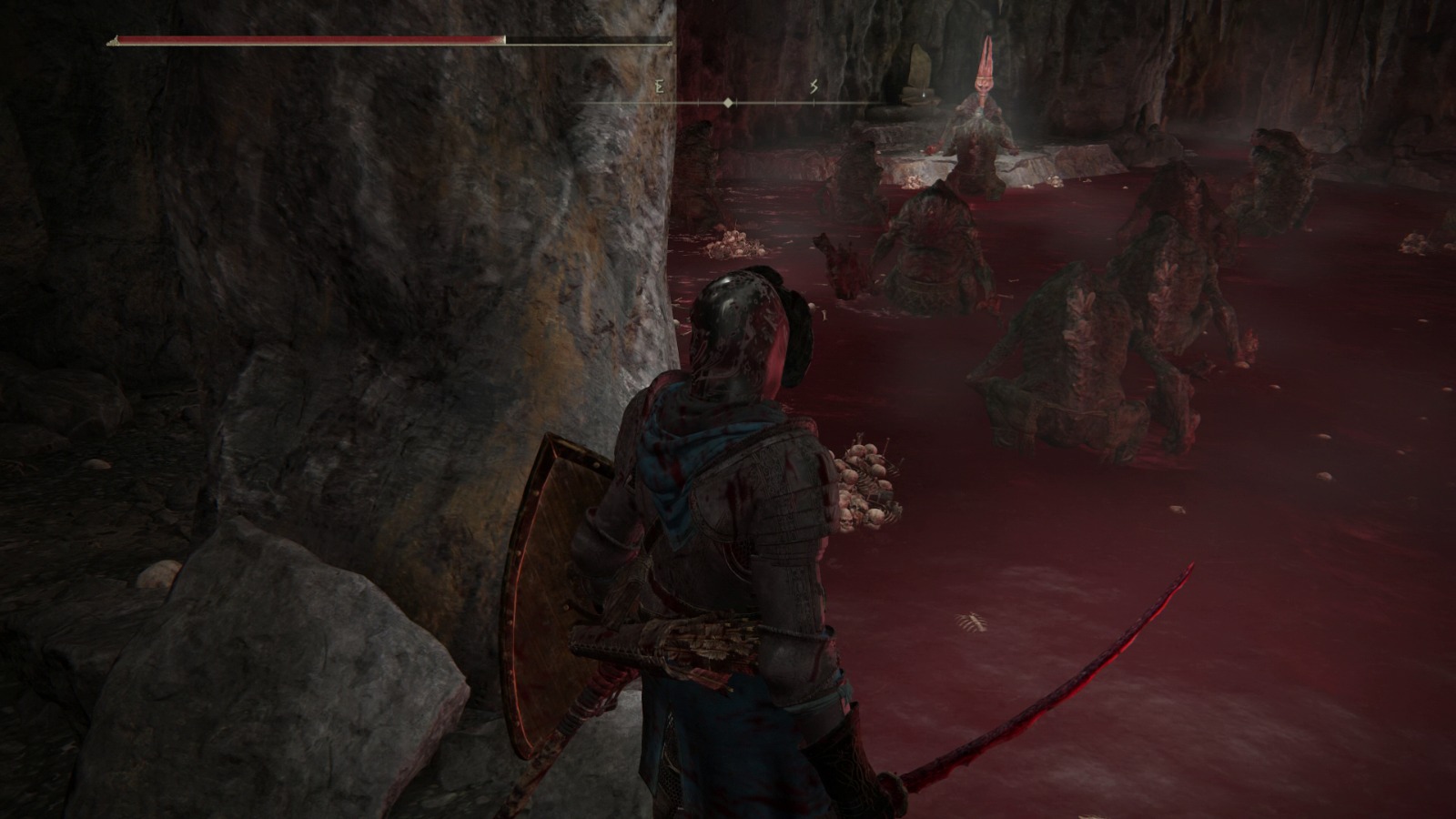The height and width of the screenshot is (819, 1456).
Task: Click the S marker on the compass
Action: [814, 86]
